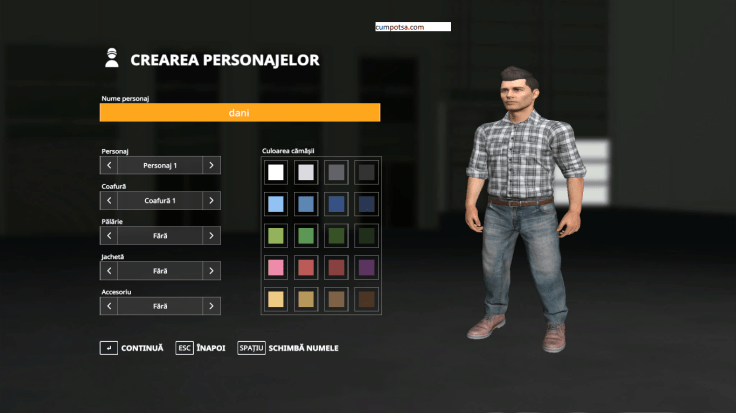
Task: Choose the light blue shirt color
Action: click(x=276, y=204)
